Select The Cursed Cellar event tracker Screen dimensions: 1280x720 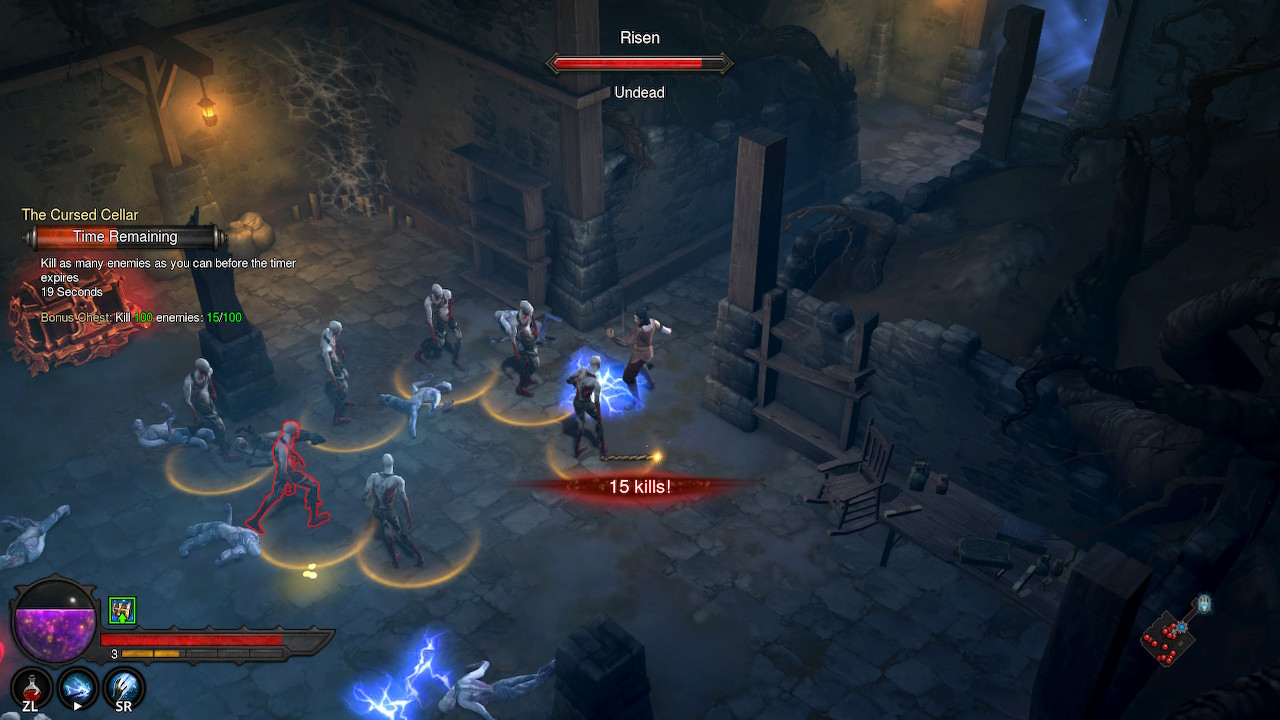click(80, 215)
